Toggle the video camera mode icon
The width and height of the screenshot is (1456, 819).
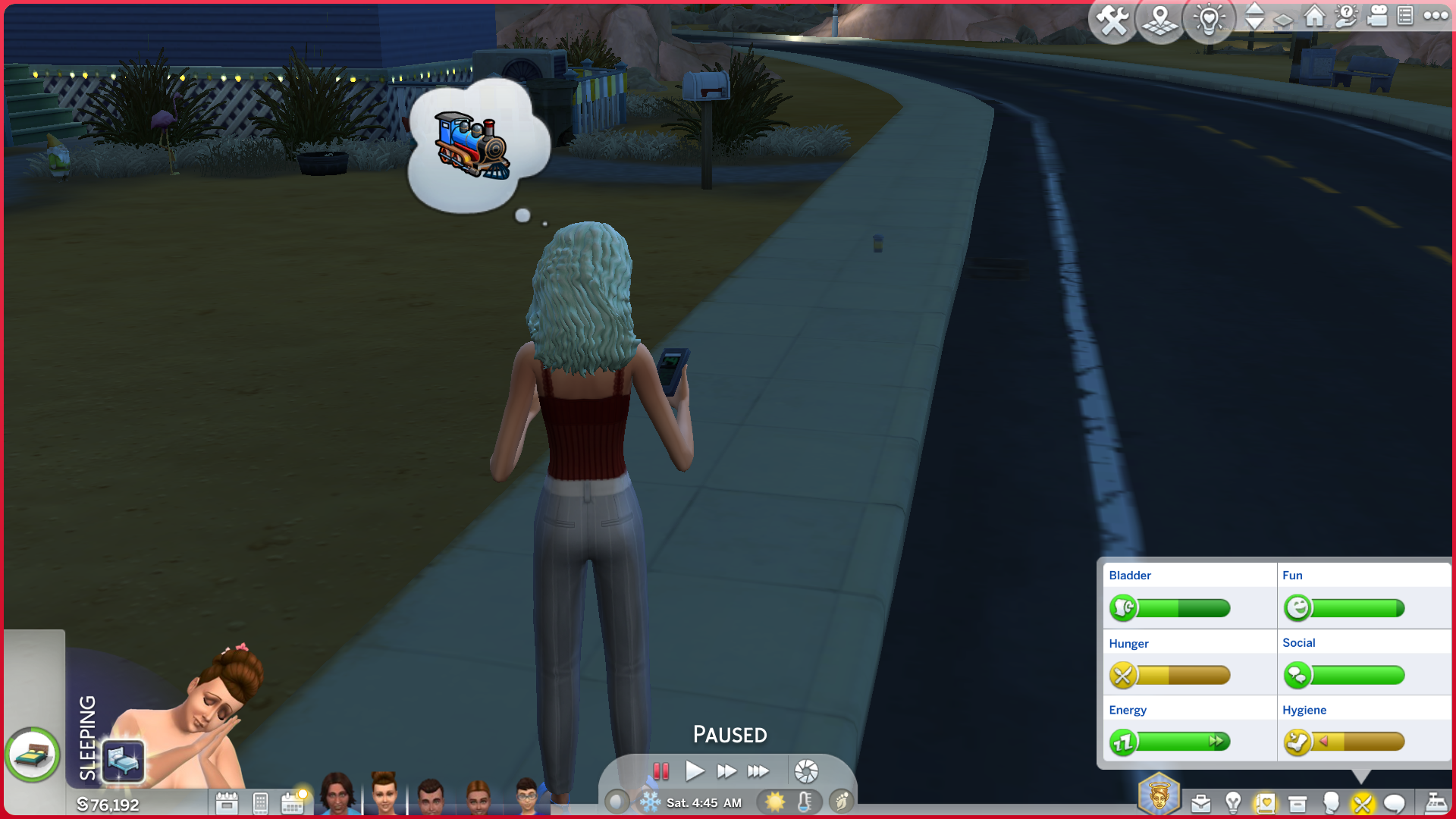coord(1376,16)
